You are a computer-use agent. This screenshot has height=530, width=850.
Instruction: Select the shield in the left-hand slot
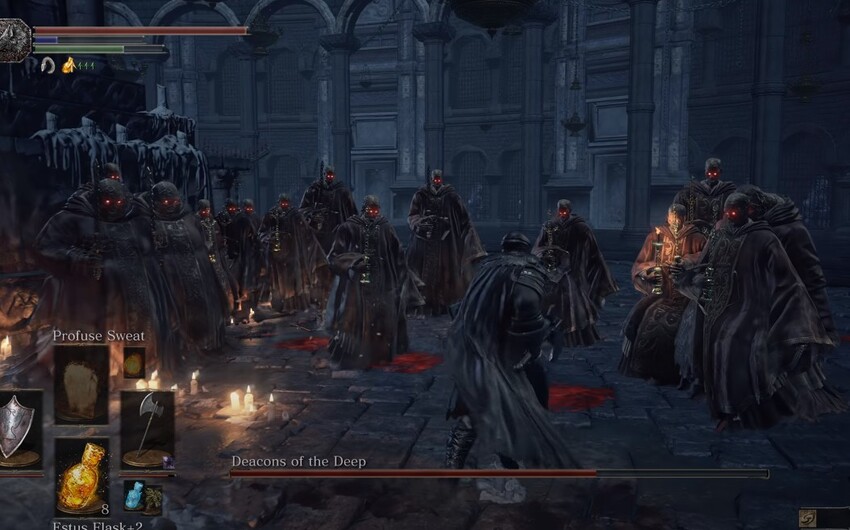pos(19,429)
